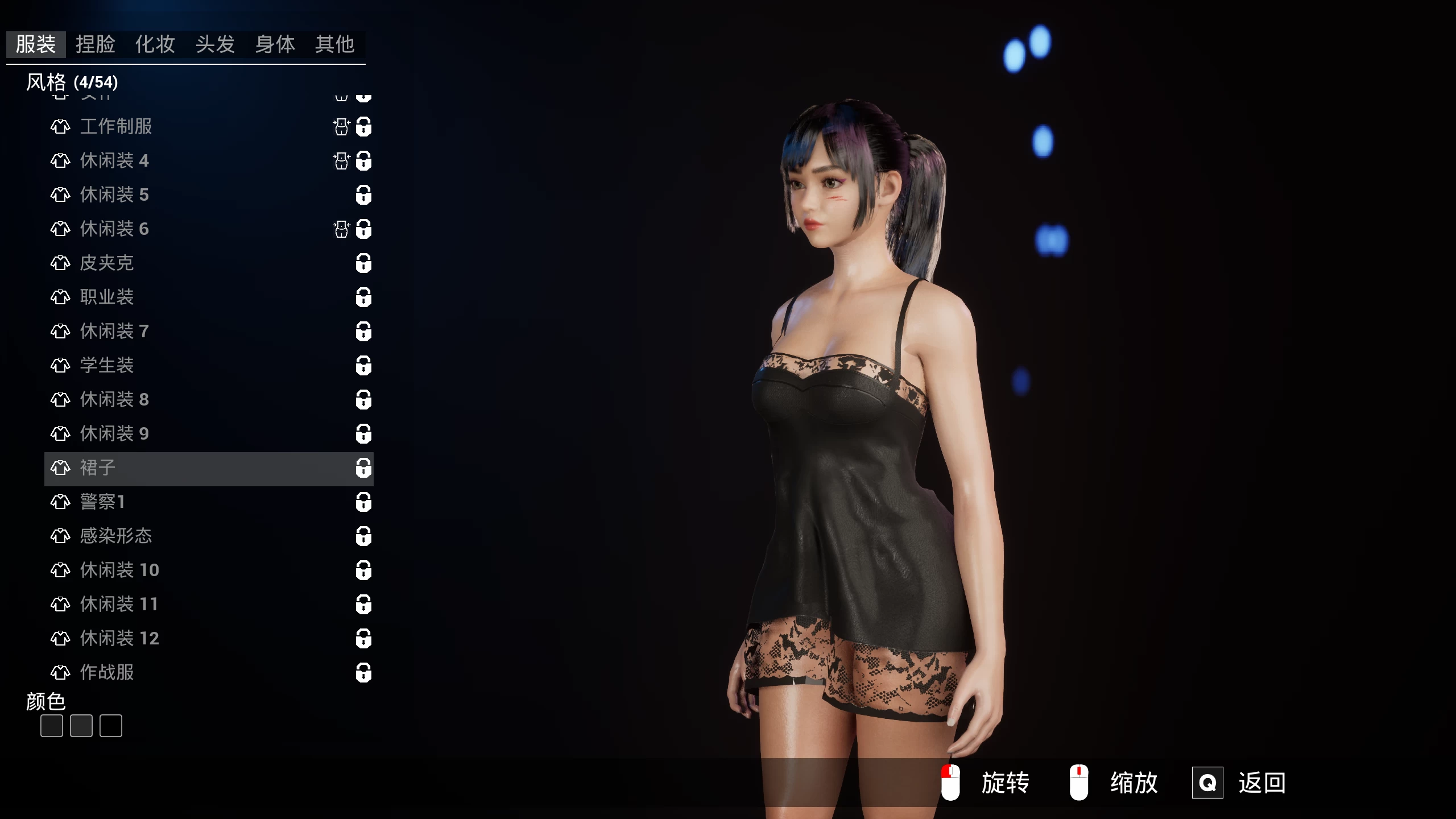This screenshot has width=1456, height=819.
Task: Open the 其他 tab
Action: (x=335, y=44)
